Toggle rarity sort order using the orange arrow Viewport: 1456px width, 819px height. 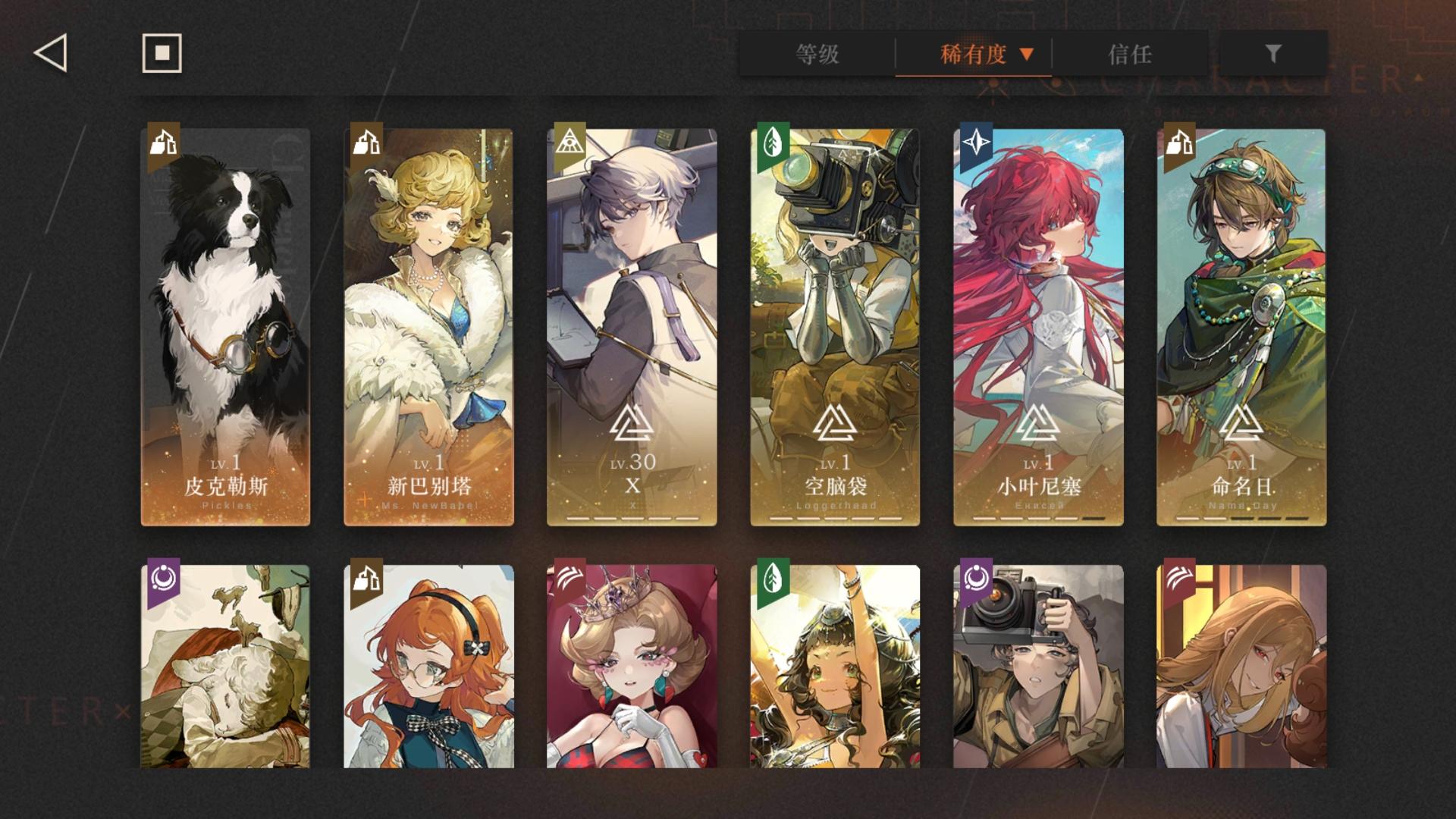tap(1029, 54)
